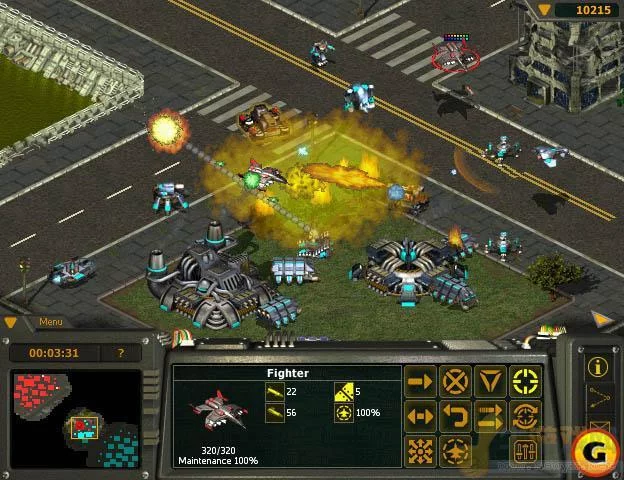The image size is (624, 480).
Task: Select the Fighter unit portrait
Action: pos(216,410)
